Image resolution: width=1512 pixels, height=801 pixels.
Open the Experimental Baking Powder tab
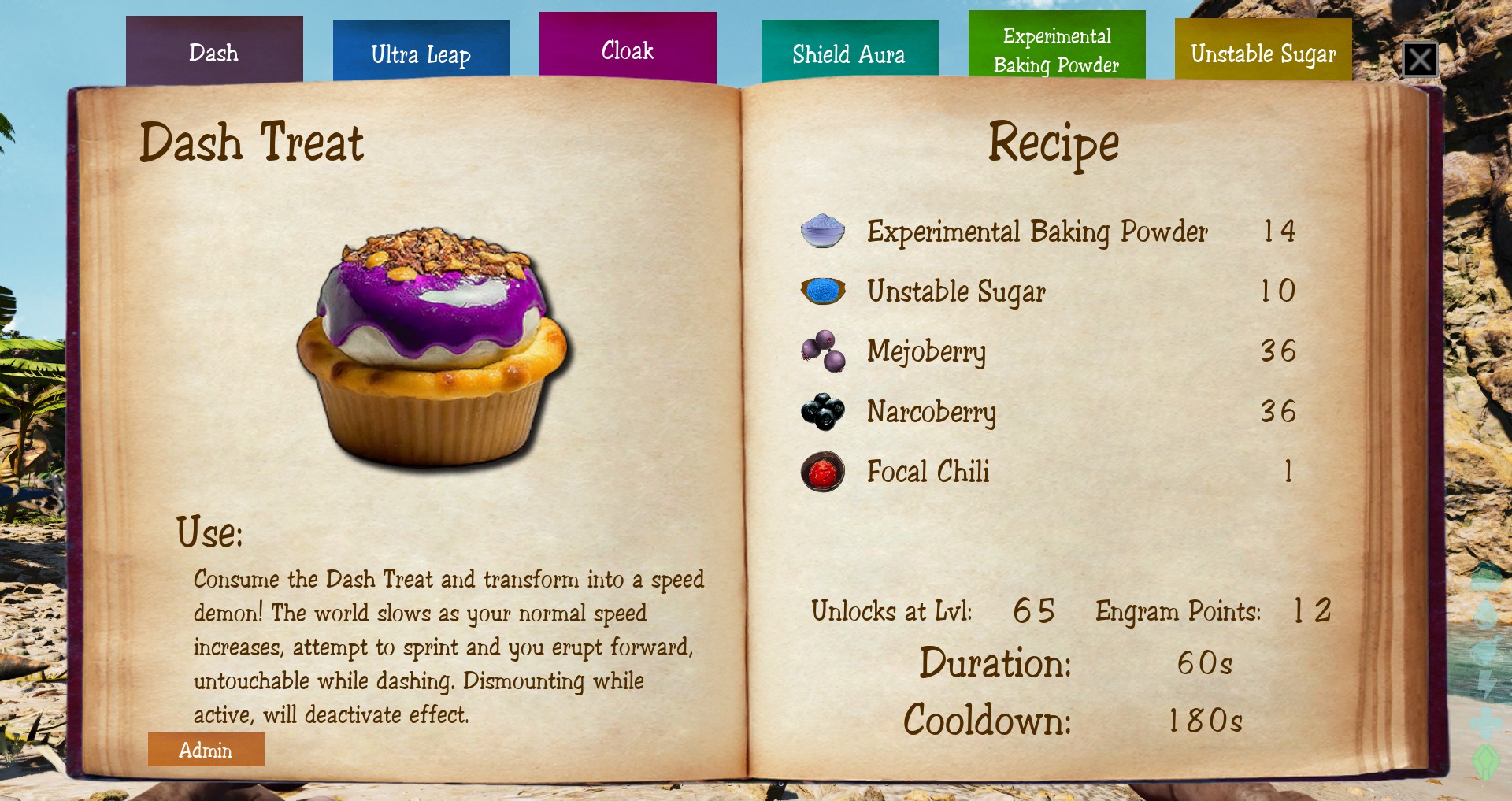[x=1056, y=49]
